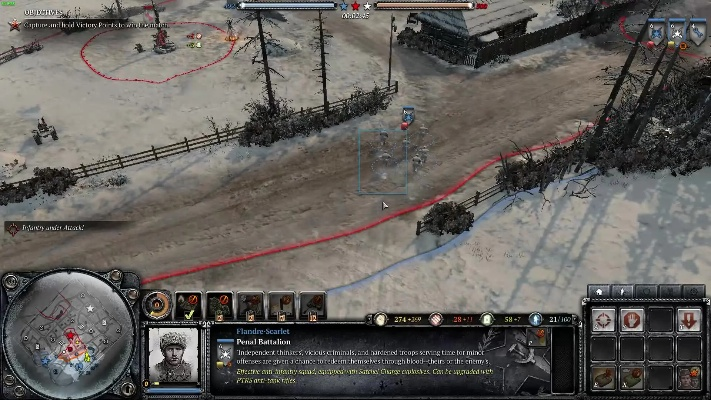Viewport: 711px width, 400px height.
Task: Click the soldier face icon in command grid
Action: coord(688,378)
